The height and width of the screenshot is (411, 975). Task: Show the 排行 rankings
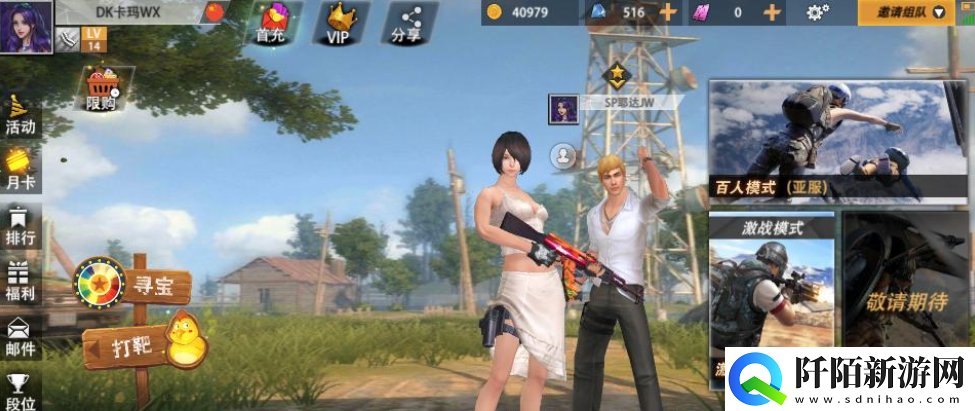pos(20,224)
